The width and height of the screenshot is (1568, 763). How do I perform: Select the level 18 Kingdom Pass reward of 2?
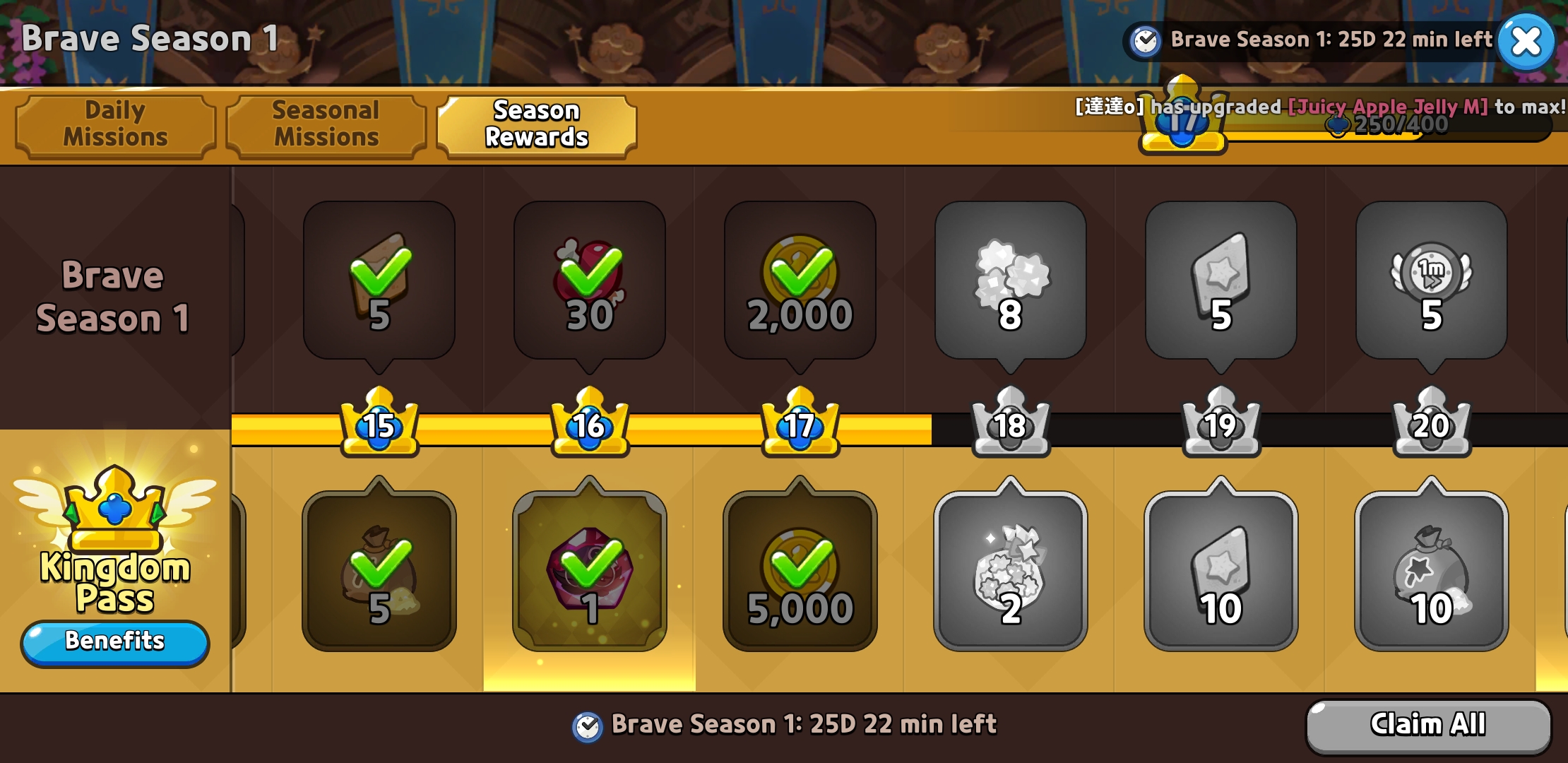1010,571
